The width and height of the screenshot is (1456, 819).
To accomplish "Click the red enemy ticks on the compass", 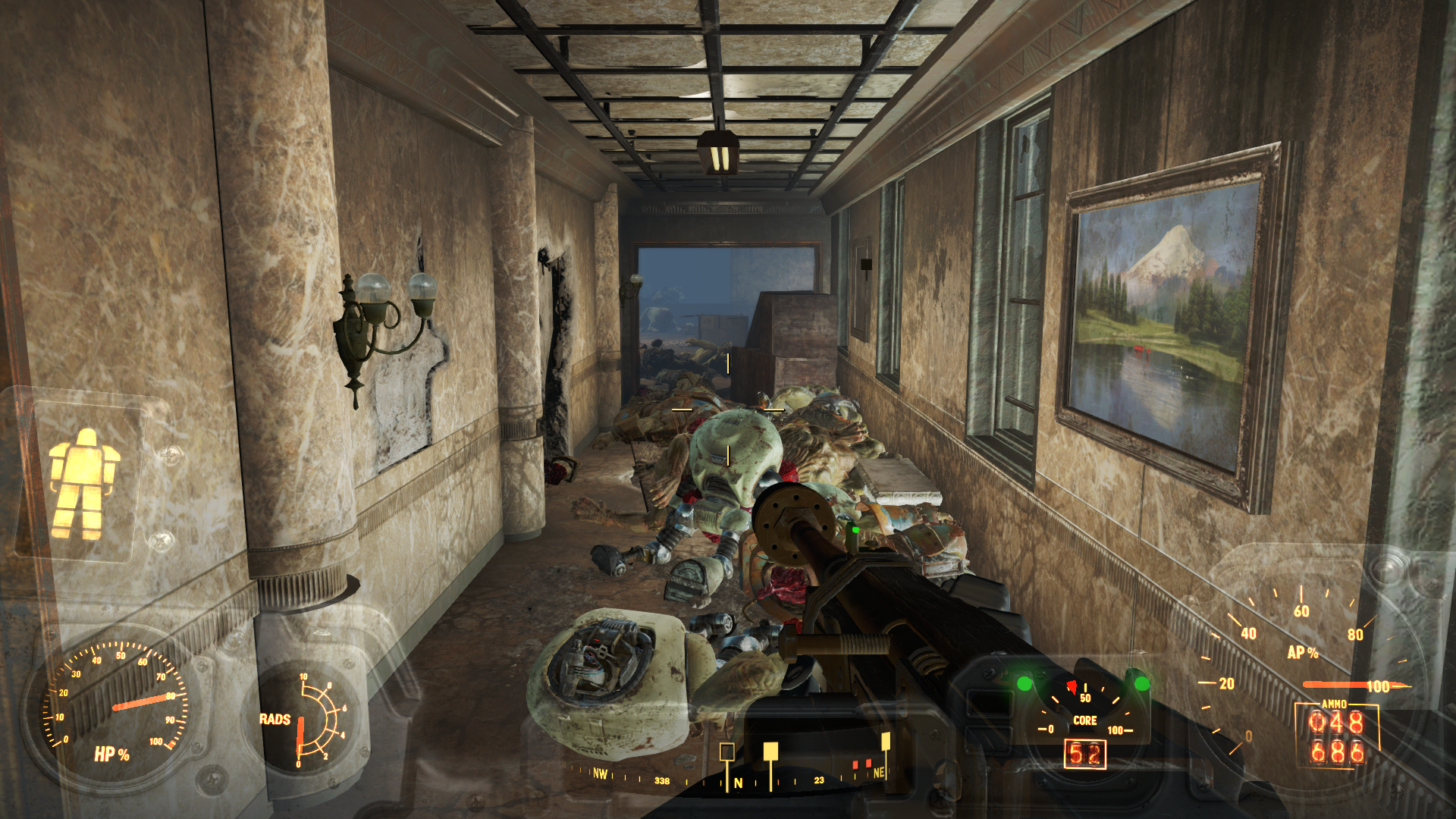I will (x=862, y=764).
